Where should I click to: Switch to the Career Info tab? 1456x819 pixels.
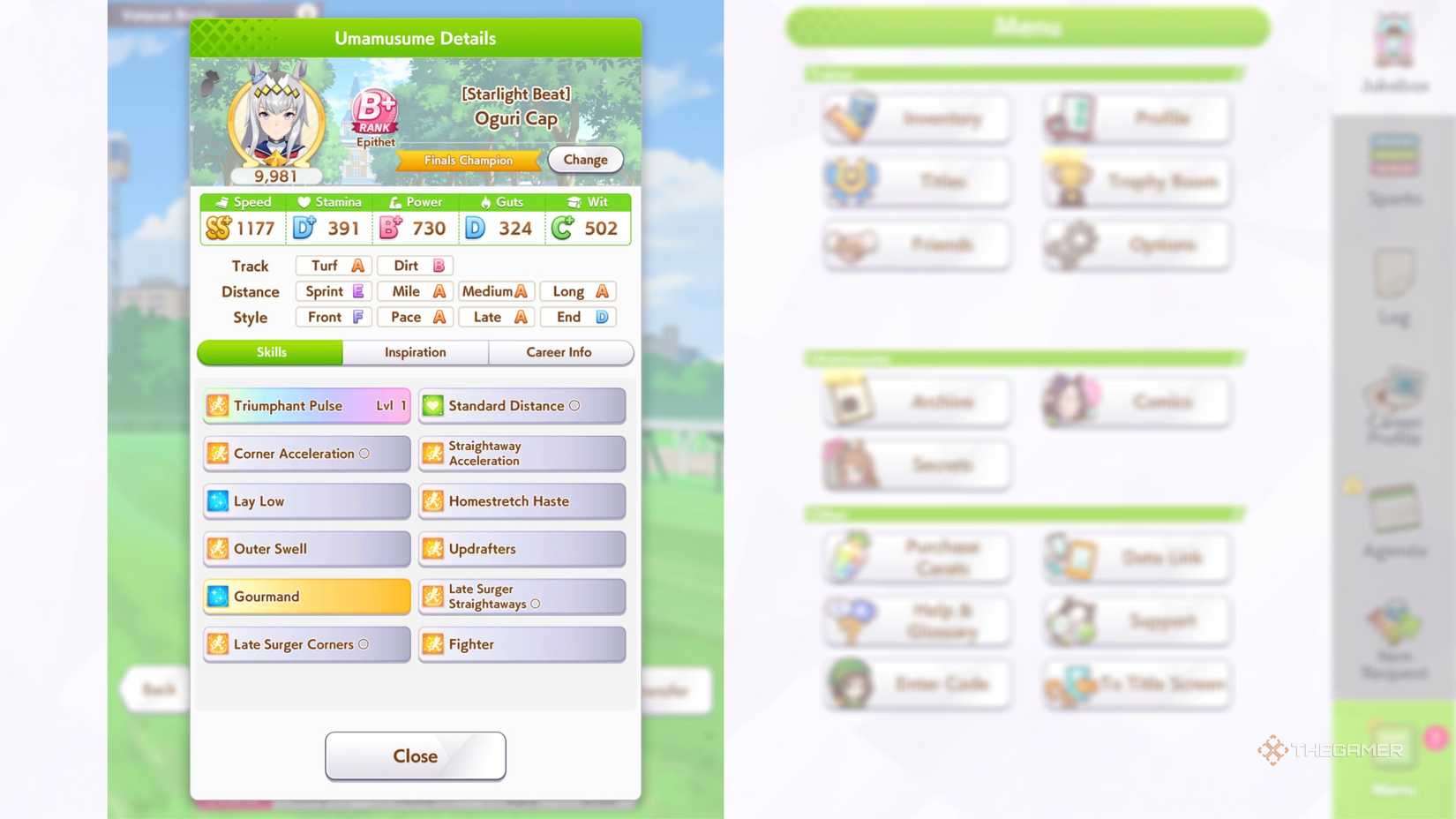[x=561, y=352]
